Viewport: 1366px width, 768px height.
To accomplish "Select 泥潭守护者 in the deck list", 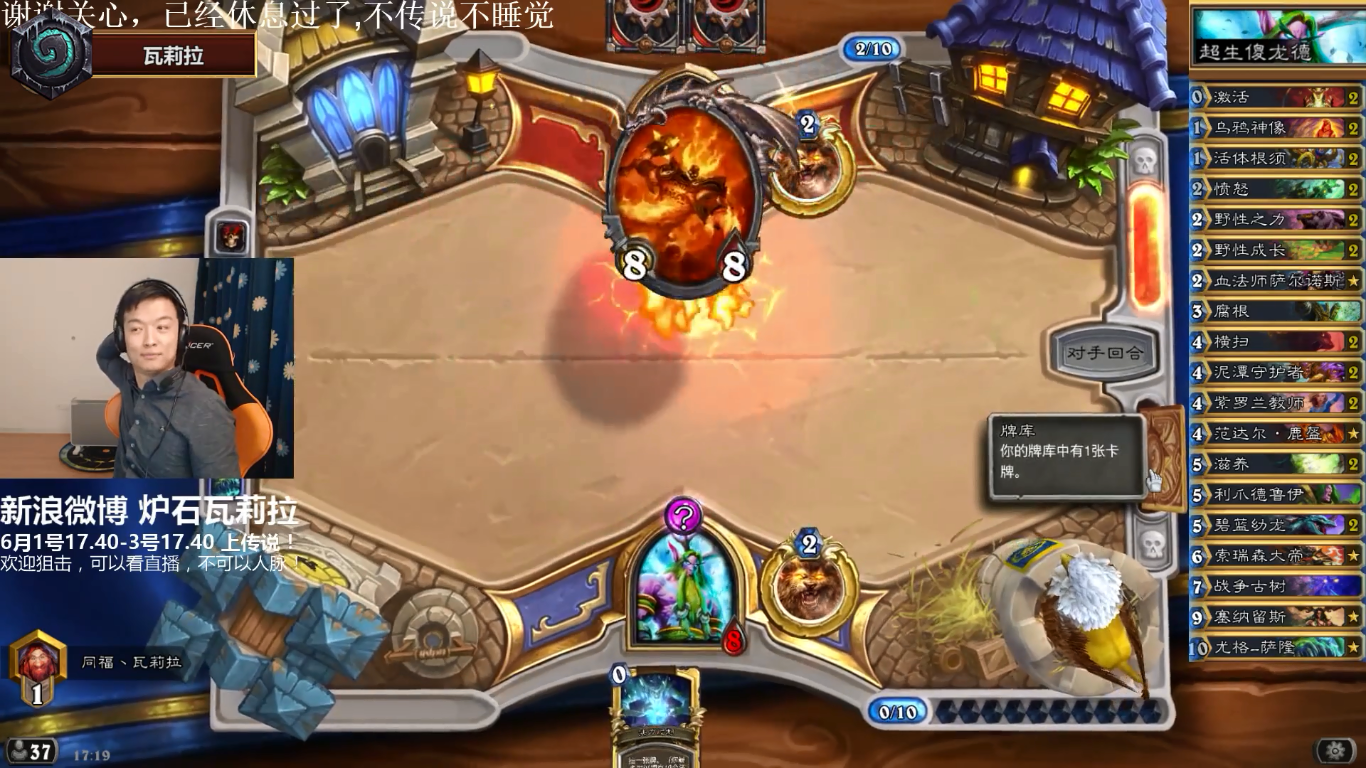I will (x=1276, y=372).
